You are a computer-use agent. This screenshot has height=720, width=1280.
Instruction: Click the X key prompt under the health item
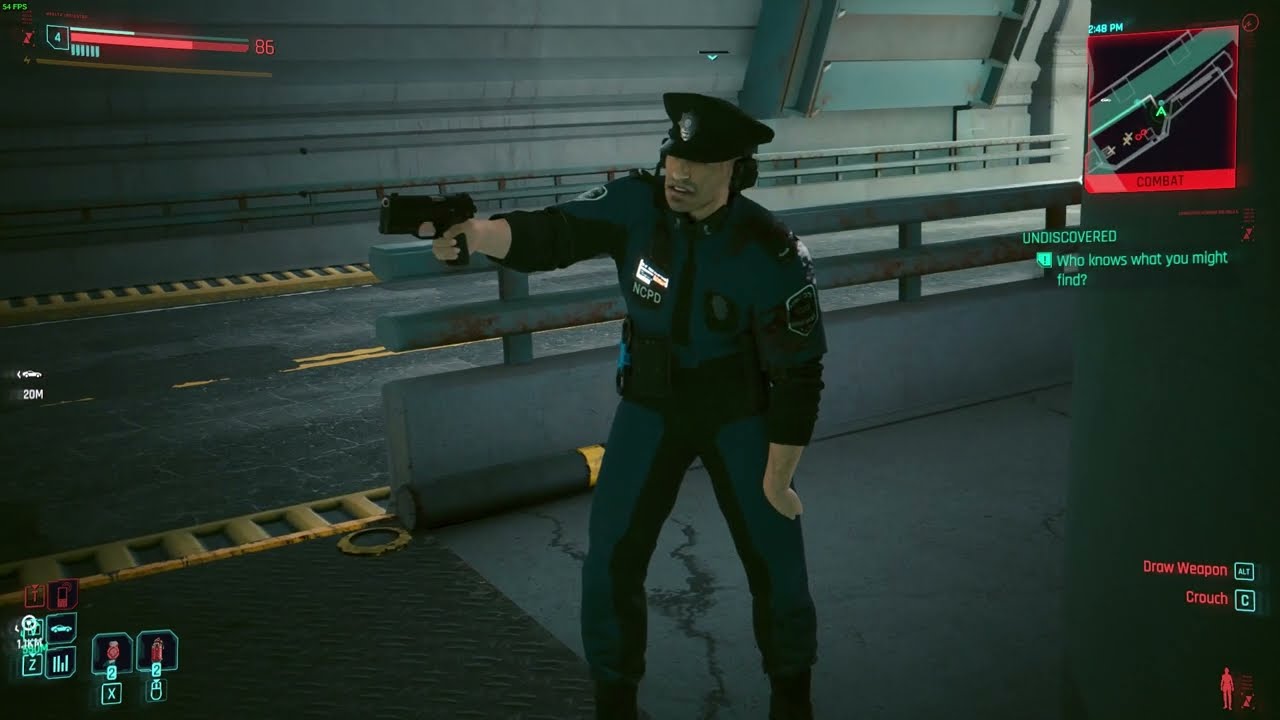tap(111, 692)
